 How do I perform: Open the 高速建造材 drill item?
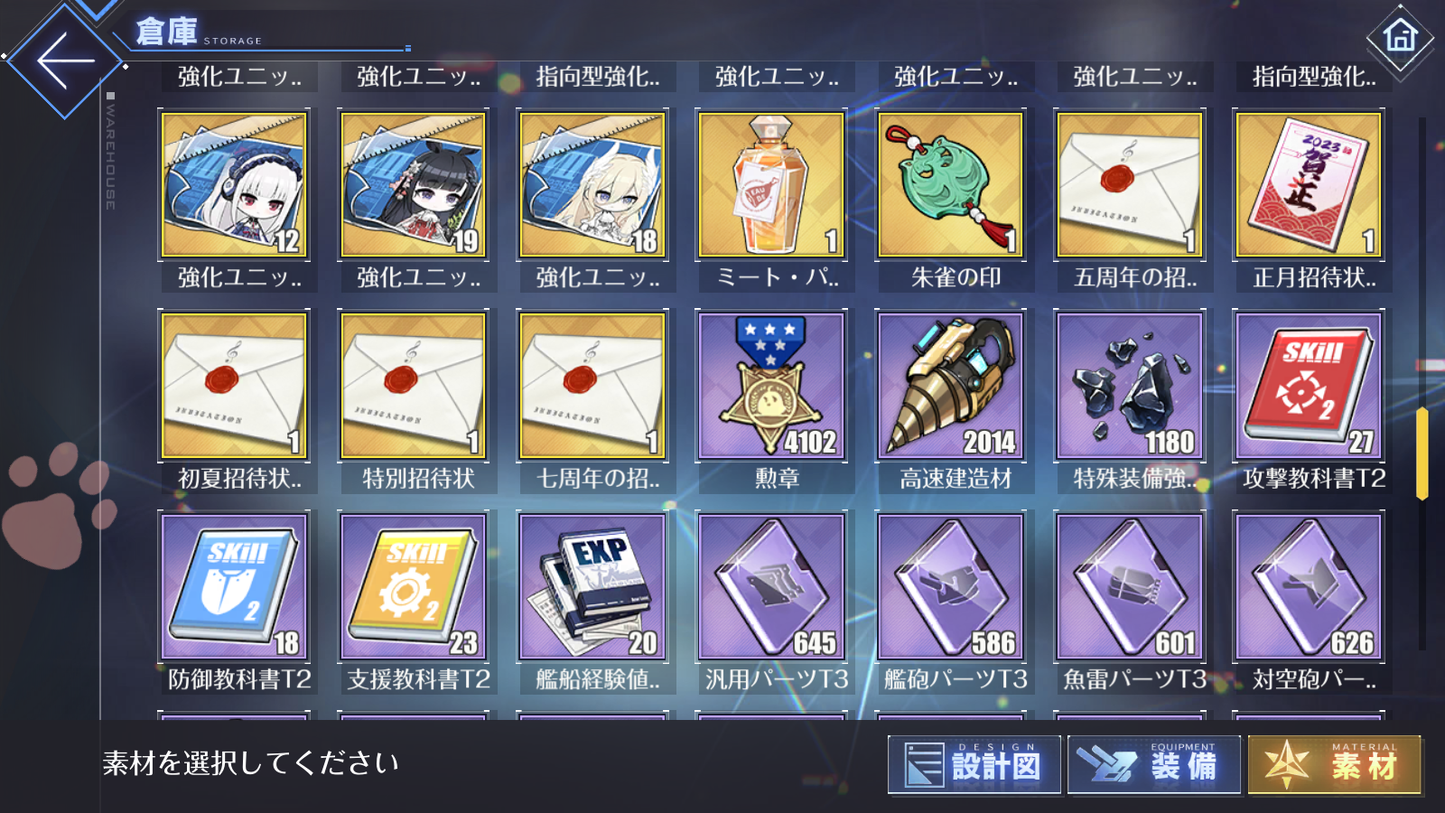pyautogui.click(x=950, y=385)
